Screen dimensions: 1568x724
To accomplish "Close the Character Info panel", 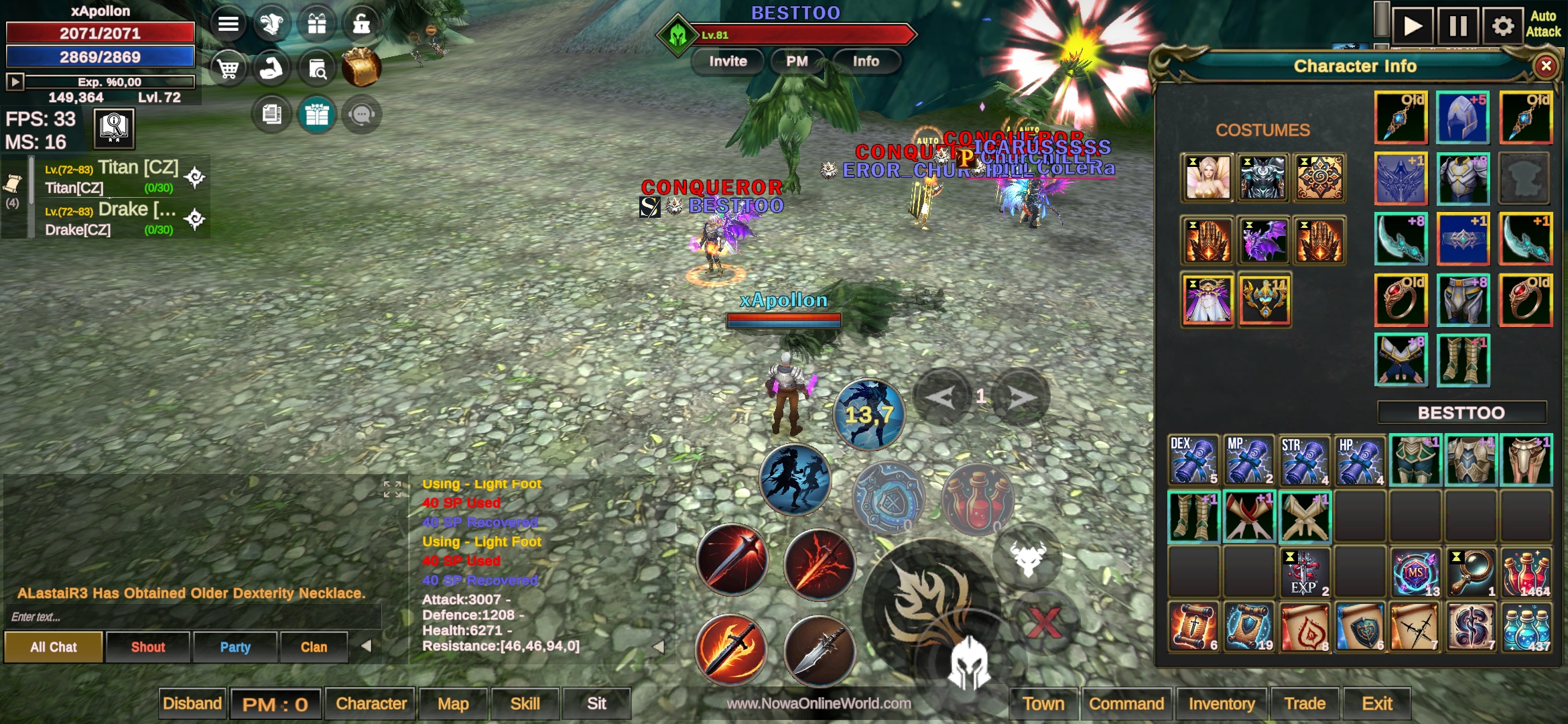I will pyautogui.click(x=1545, y=66).
